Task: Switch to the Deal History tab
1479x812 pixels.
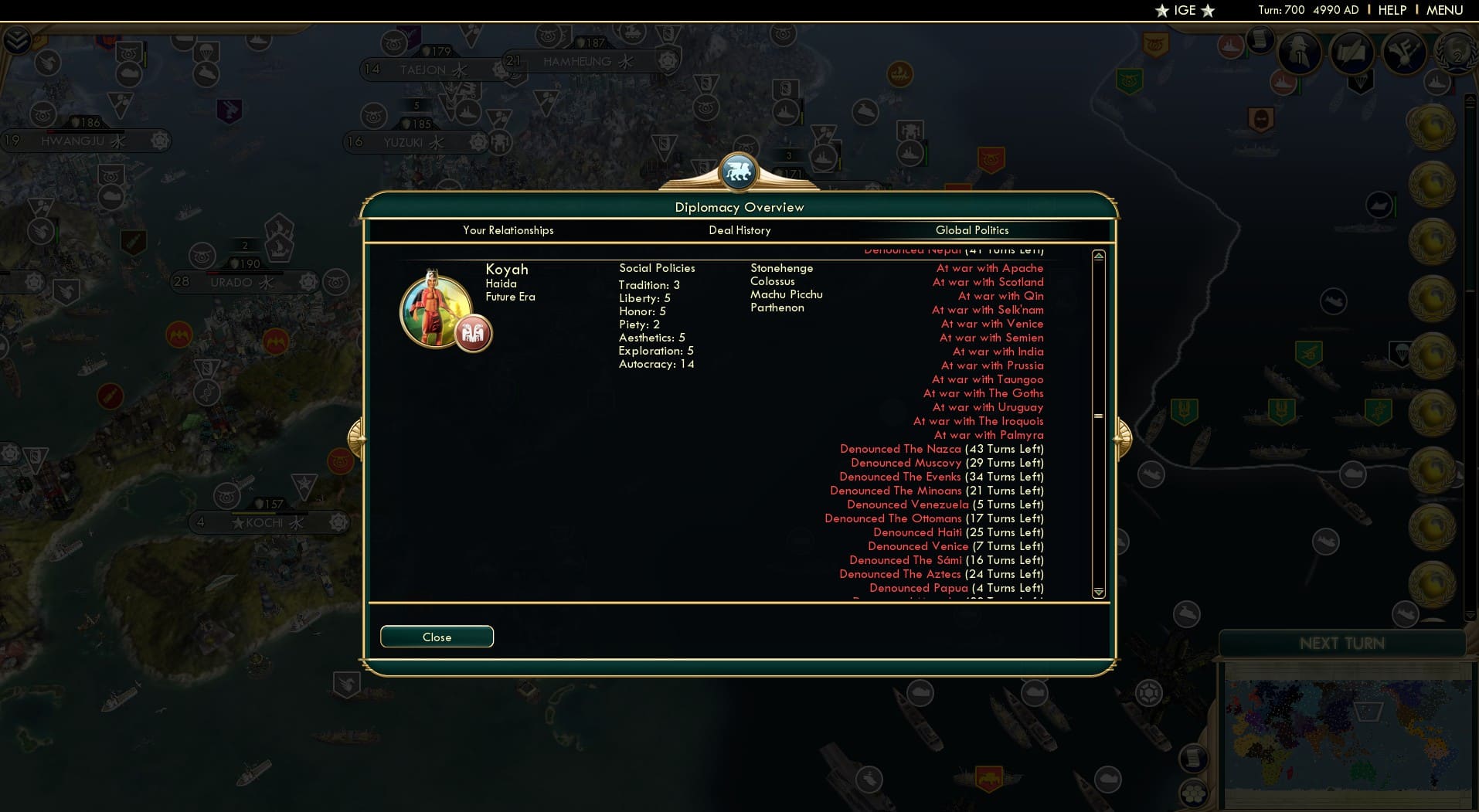Action: click(740, 230)
